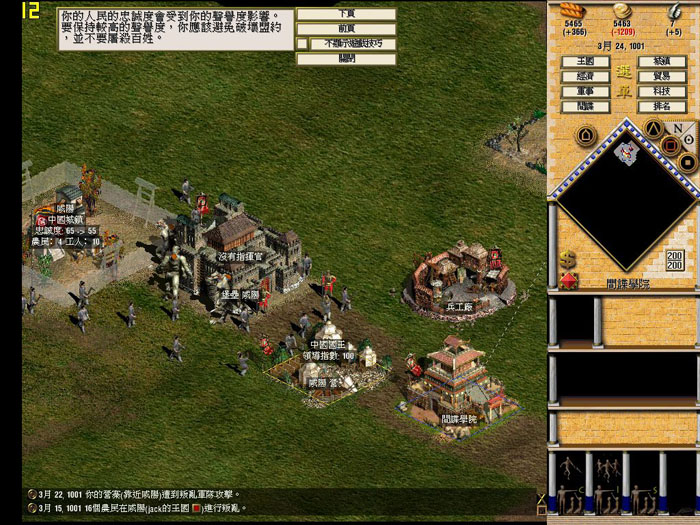700x525 pixels.
Task: Open the Technology (科技) report
Action: [662, 91]
